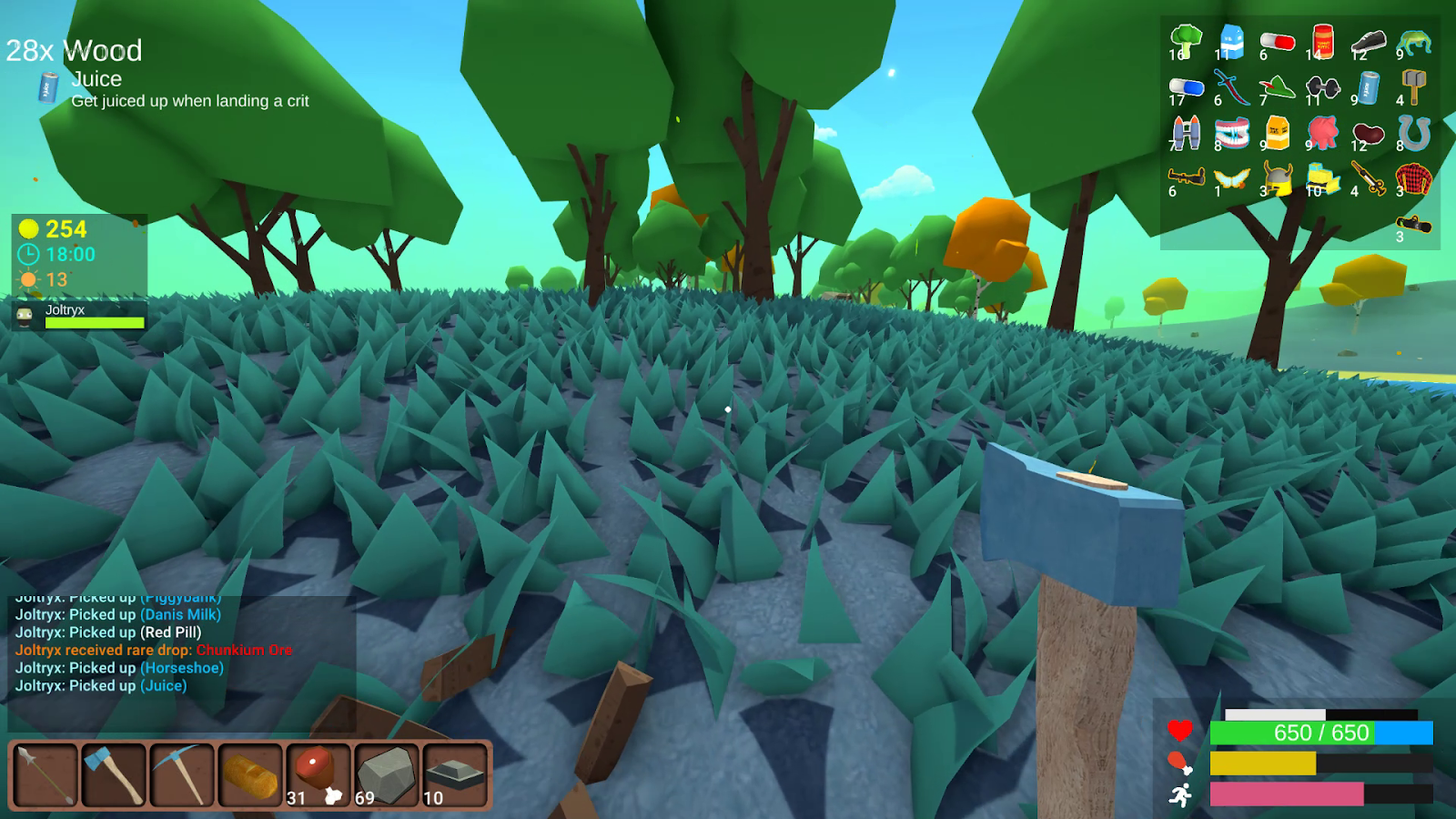Click the yellow bulldozer powerup icon
This screenshot has width=1456, height=819.
click(1322, 179)
